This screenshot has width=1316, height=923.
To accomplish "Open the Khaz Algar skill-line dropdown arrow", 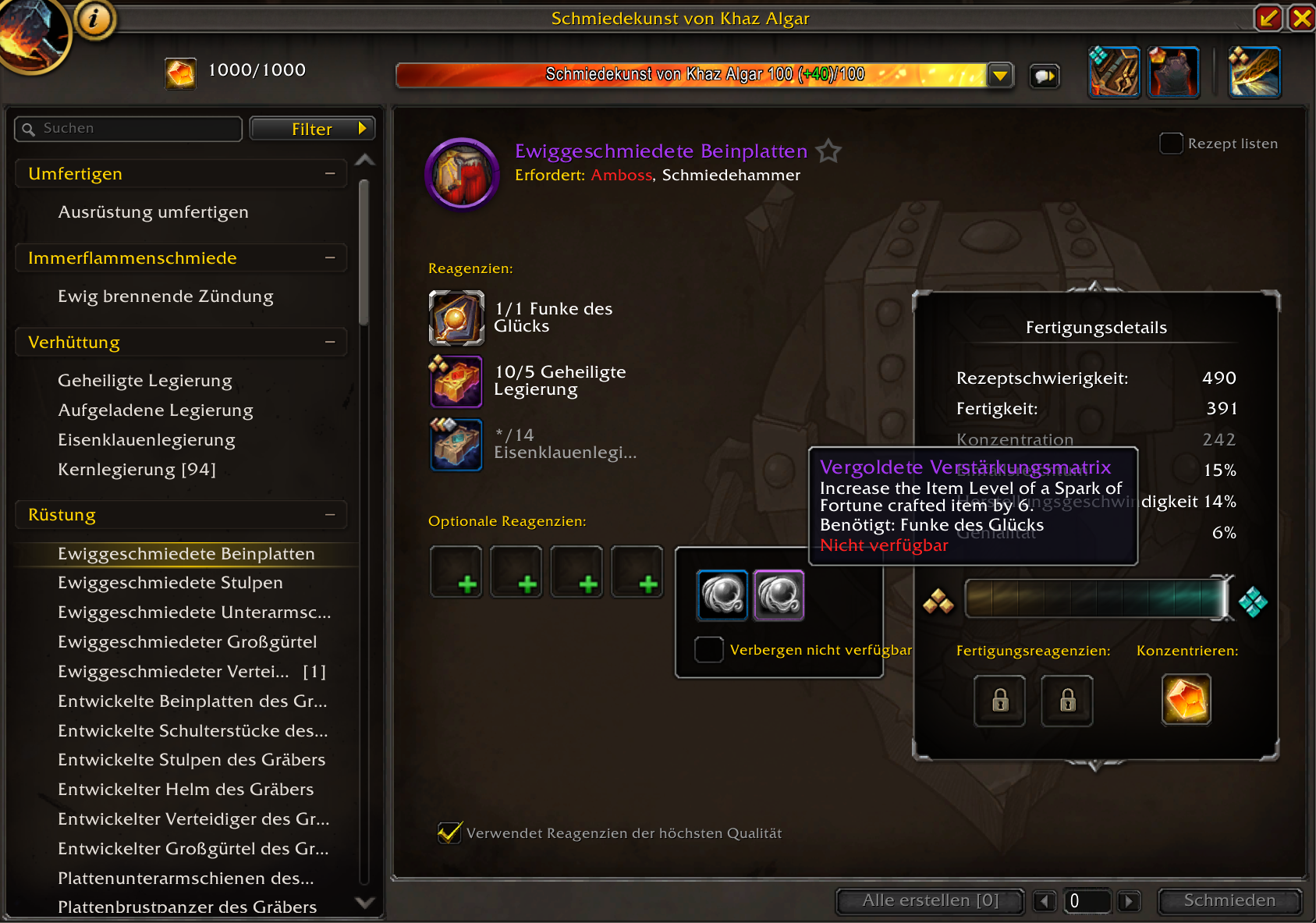I will pyautogui.click(x=999, y=76).
